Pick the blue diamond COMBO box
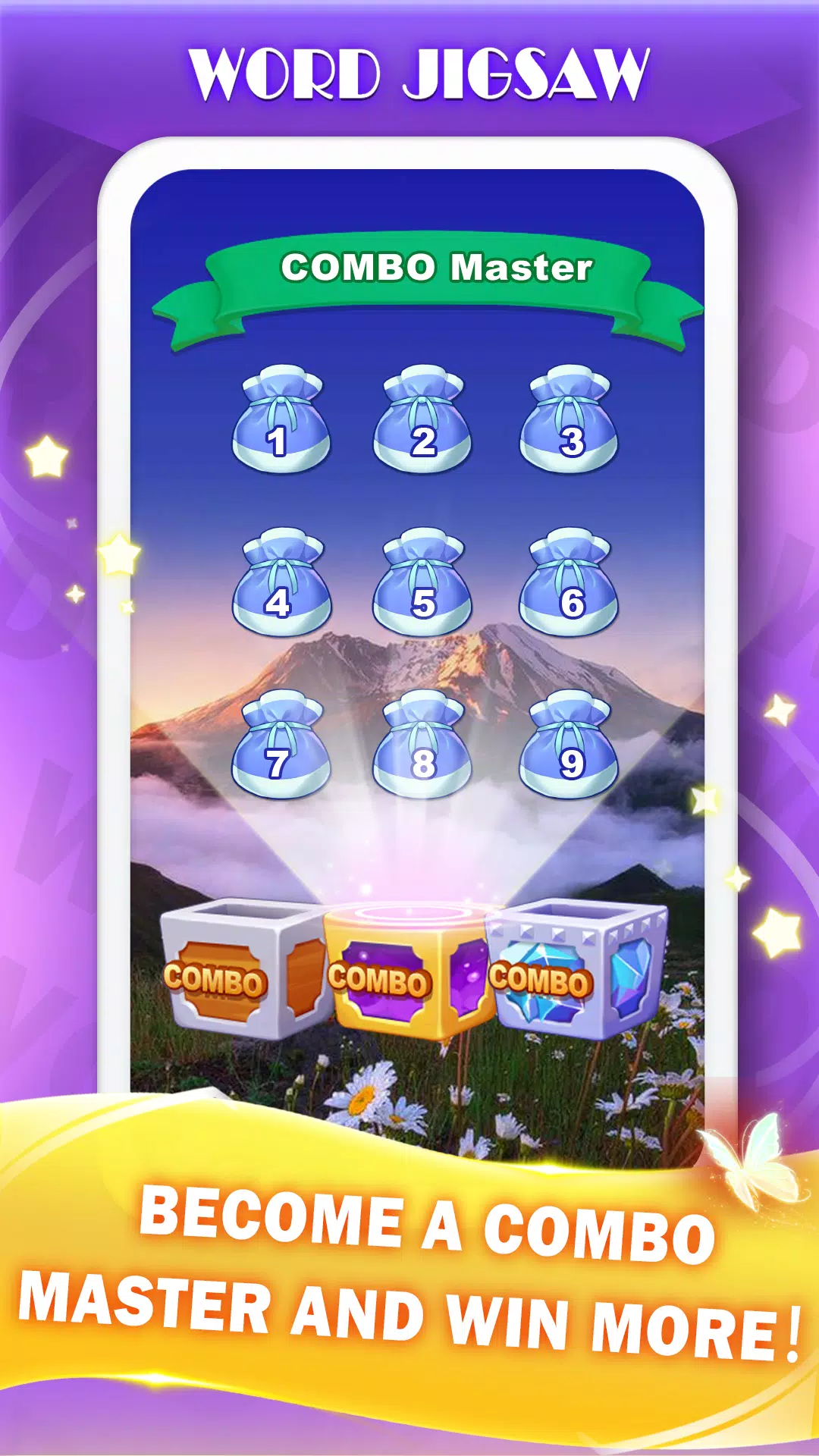The height and width of the screenshot is (1456, 819). [576, 971]
